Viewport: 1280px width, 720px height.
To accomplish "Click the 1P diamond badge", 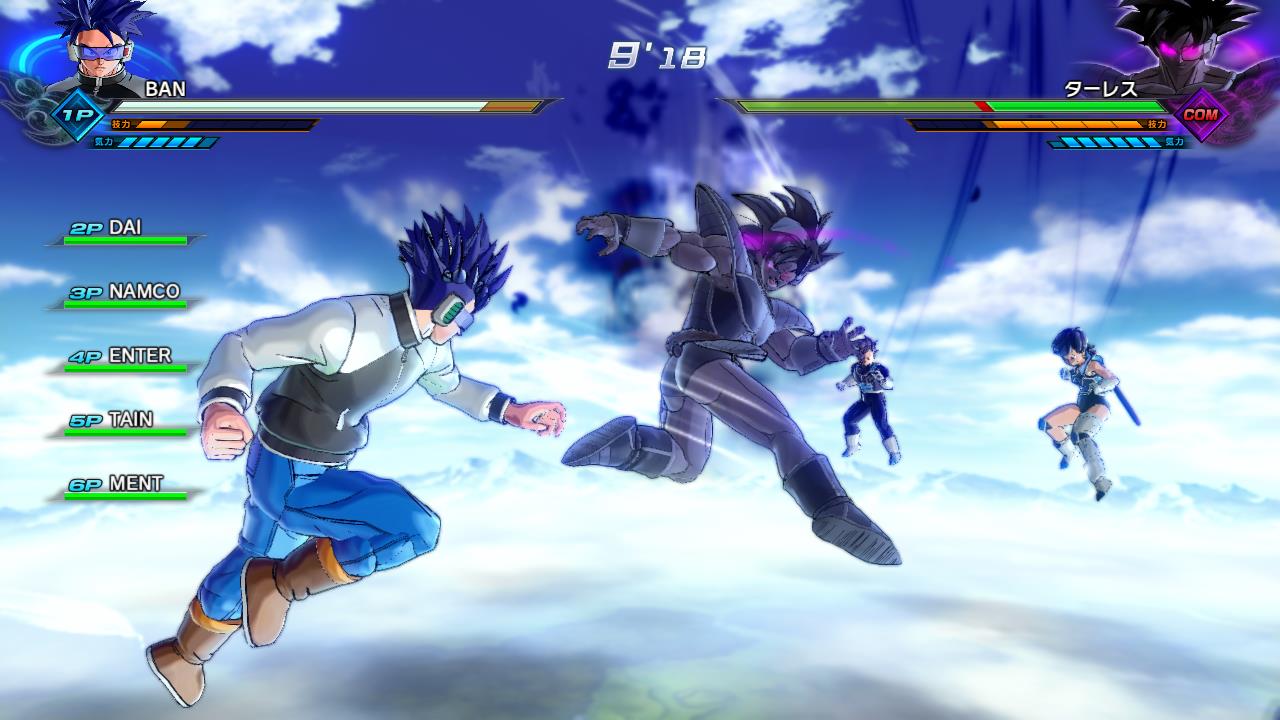I will [75, 114].
